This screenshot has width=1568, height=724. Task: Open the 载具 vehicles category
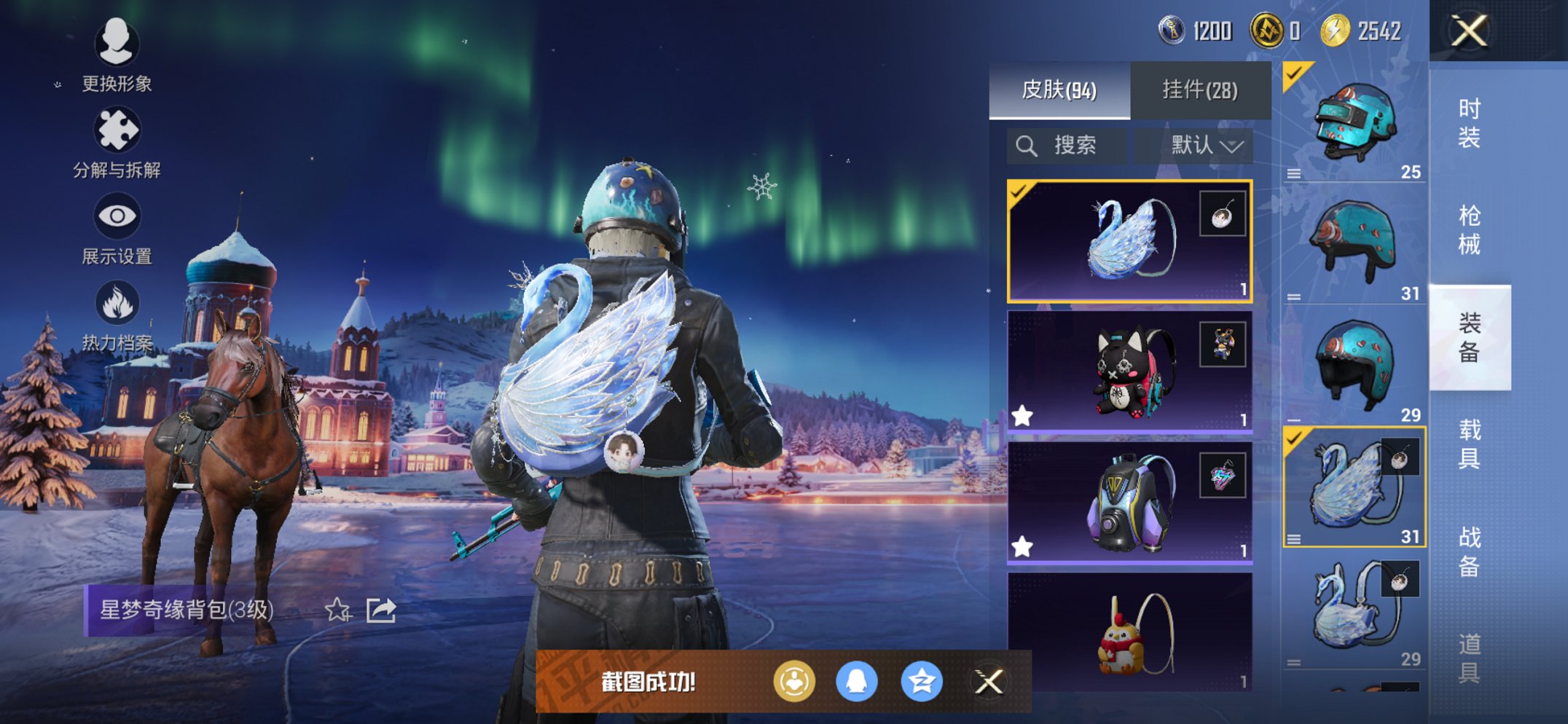(1469, 444)
